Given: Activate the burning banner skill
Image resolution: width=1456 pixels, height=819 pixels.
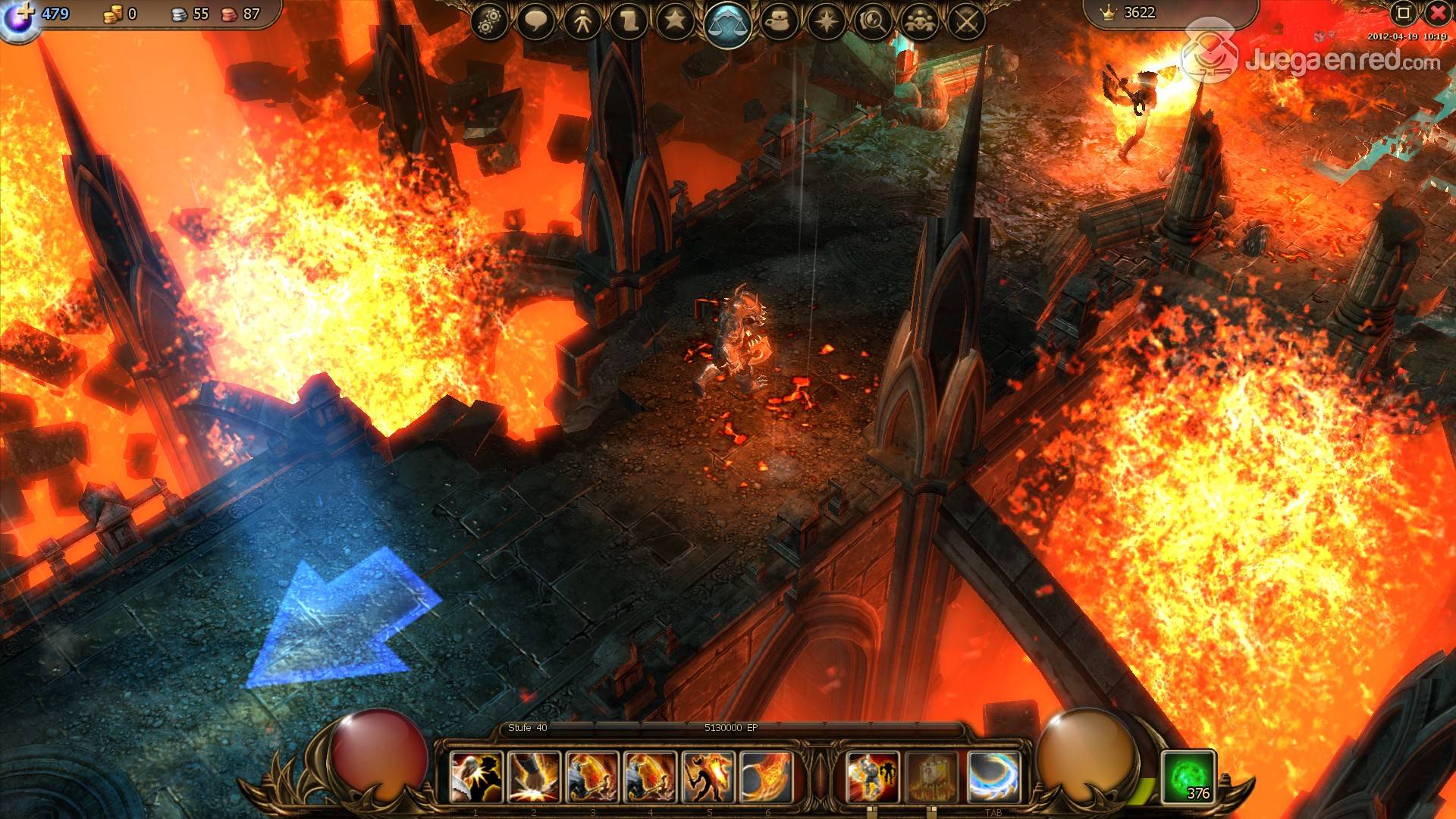Looking at the screenshot, I should 932,777.
